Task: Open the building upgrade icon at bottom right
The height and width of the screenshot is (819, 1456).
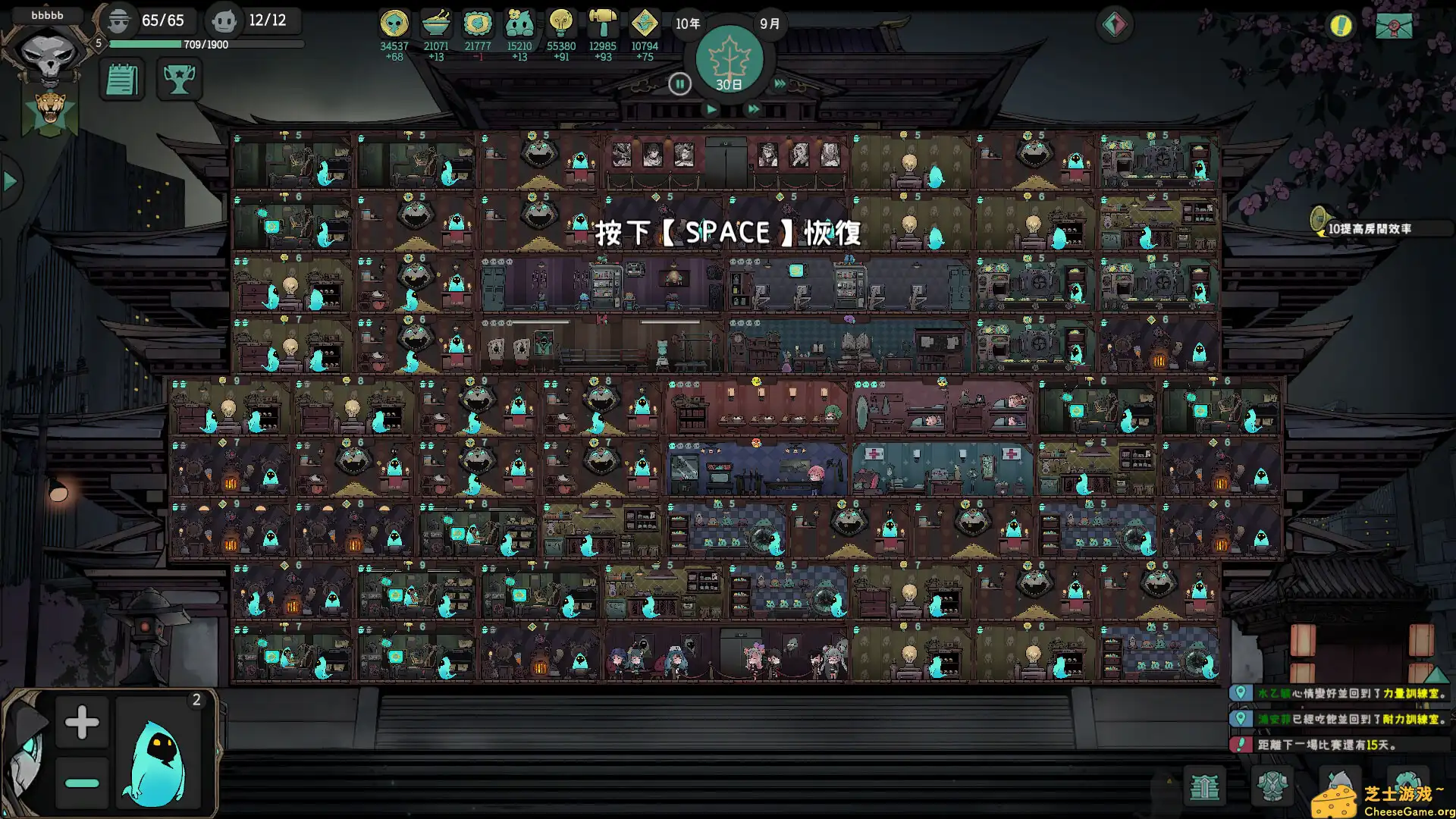Action: point(1203,787)
